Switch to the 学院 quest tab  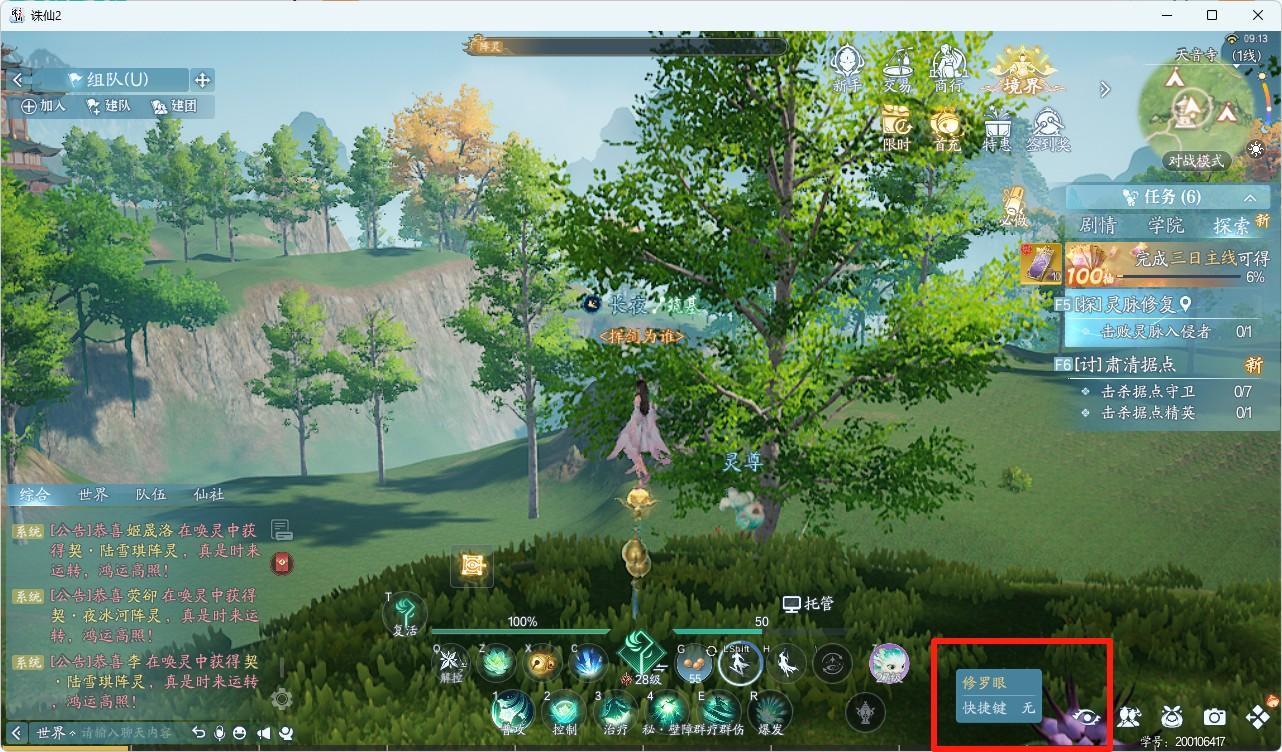pyautogui.click(x=1166, y=225)
